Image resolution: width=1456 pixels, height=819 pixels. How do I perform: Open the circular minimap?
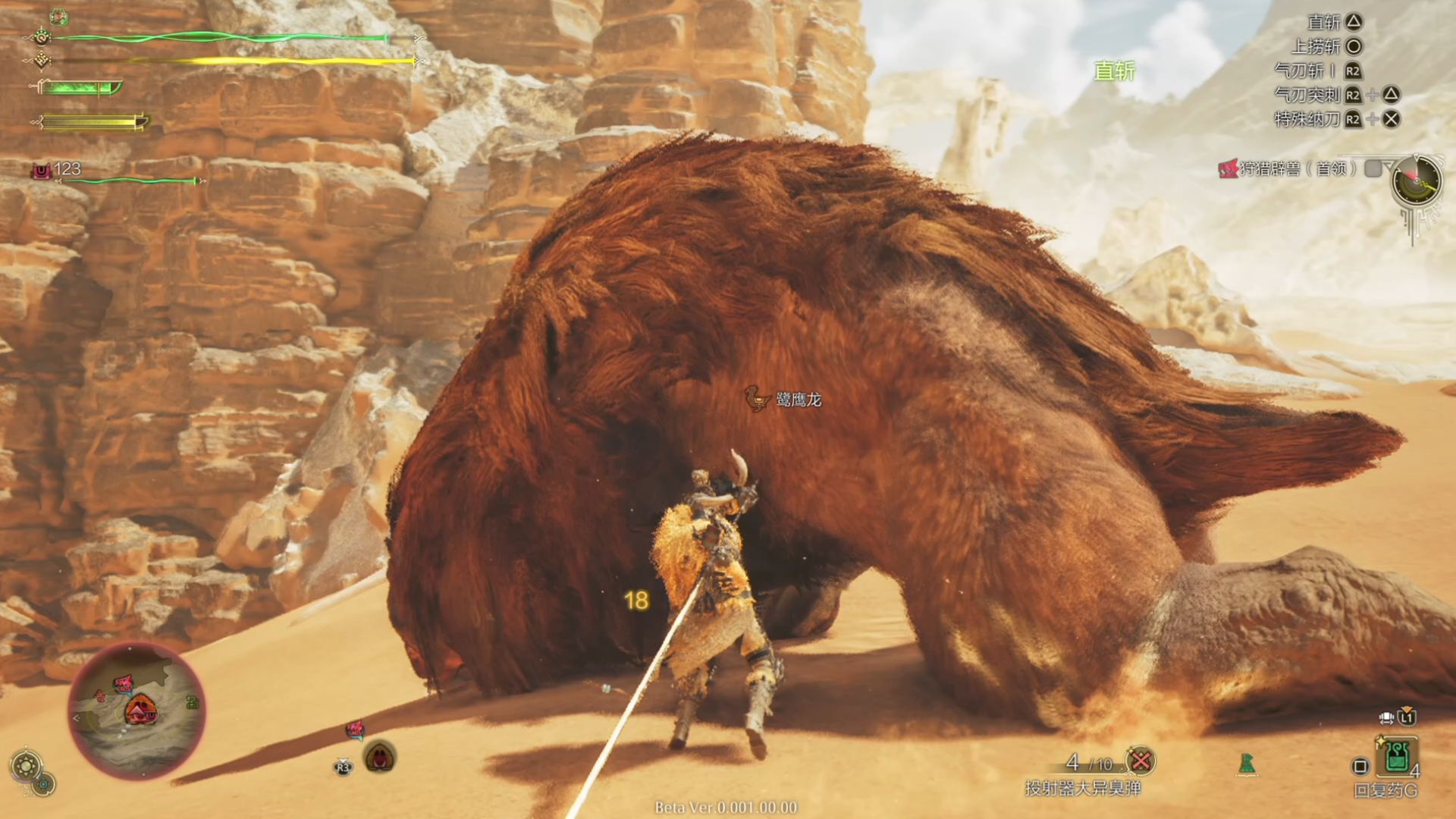pos(136,711)
